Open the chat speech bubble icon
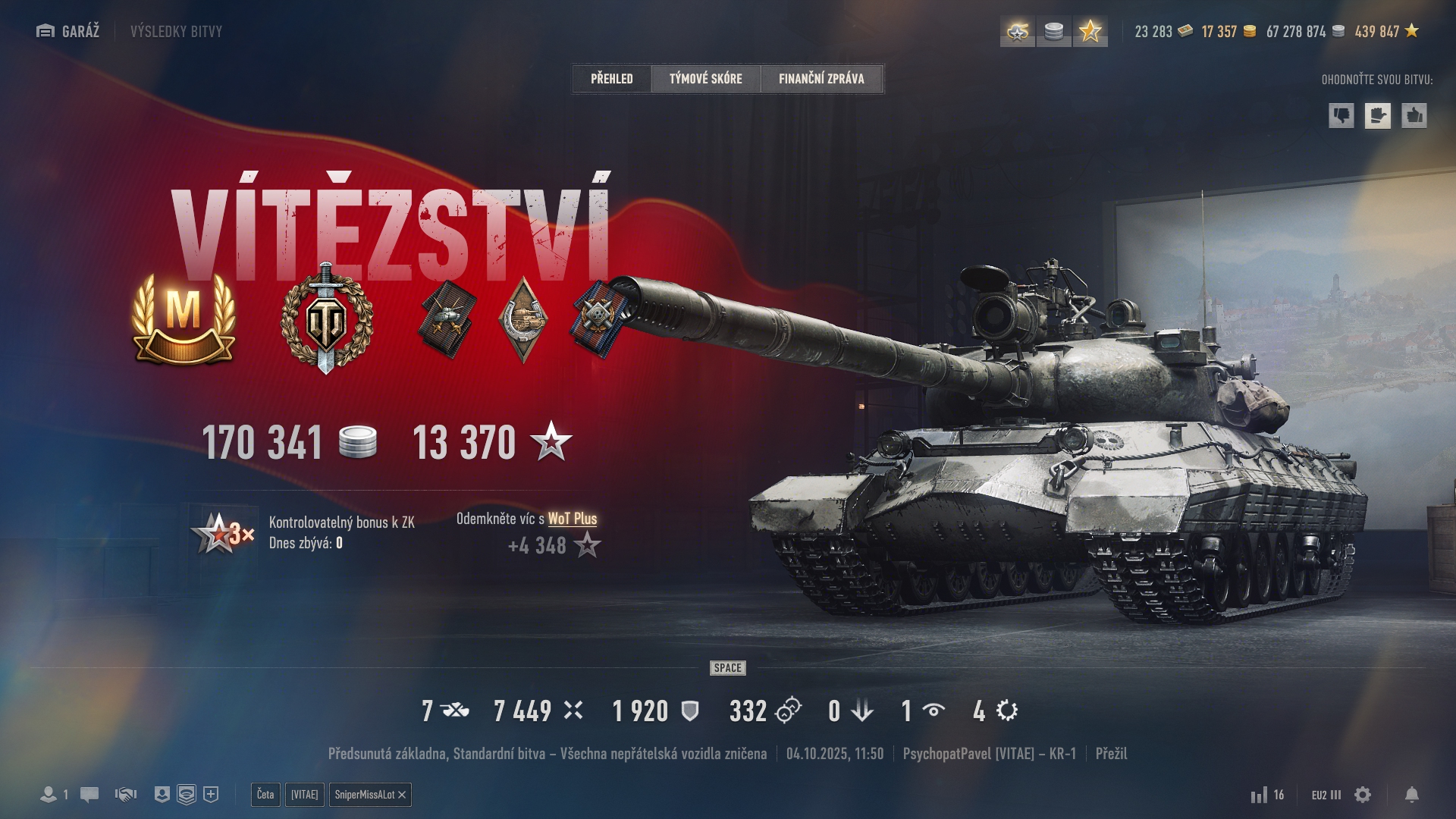Viewport: 1456px width, 819px height. pos(89,795)
